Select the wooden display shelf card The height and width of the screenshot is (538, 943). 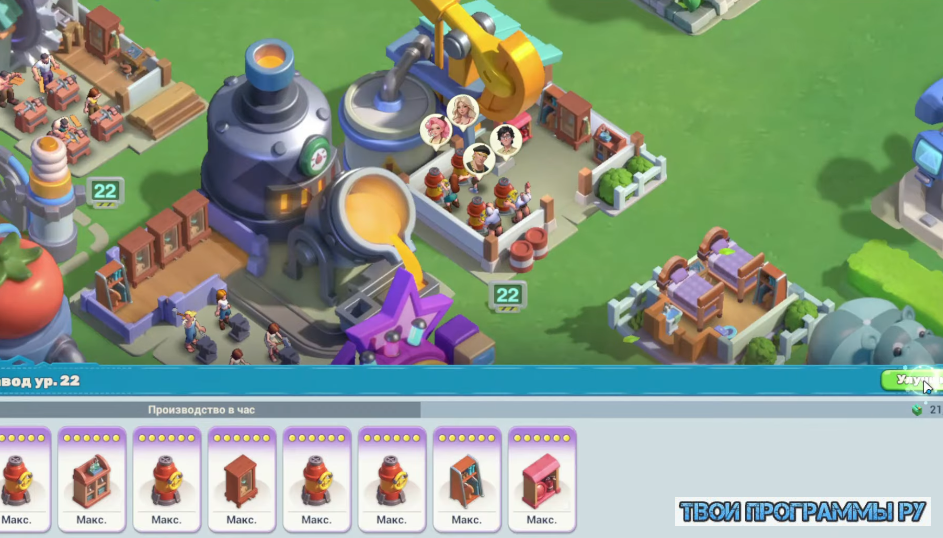pyautogui.click(x=92, y=479)
